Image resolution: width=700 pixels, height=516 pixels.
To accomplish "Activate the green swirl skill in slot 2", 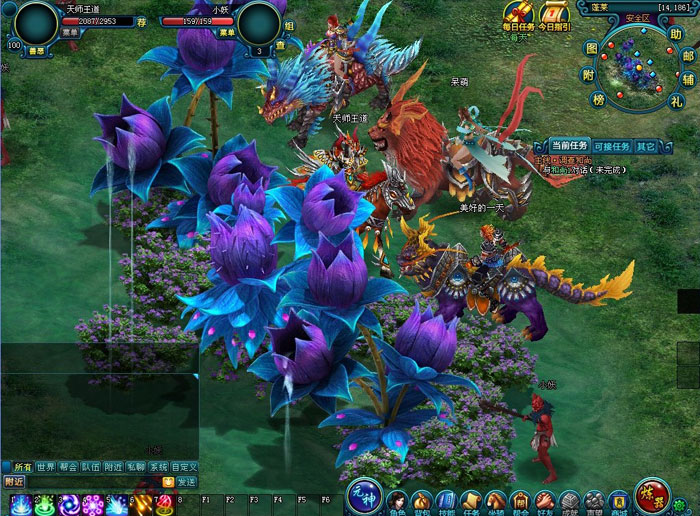I will 44,505.
